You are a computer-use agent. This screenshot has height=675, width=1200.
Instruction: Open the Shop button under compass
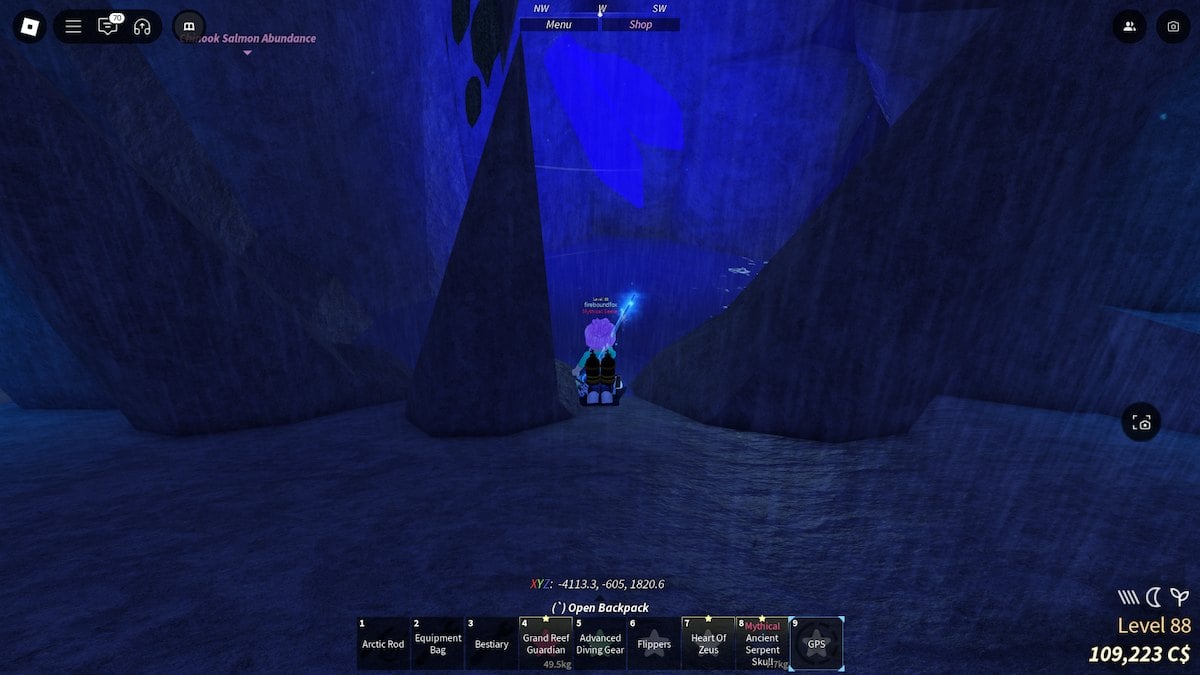point(641,25)
